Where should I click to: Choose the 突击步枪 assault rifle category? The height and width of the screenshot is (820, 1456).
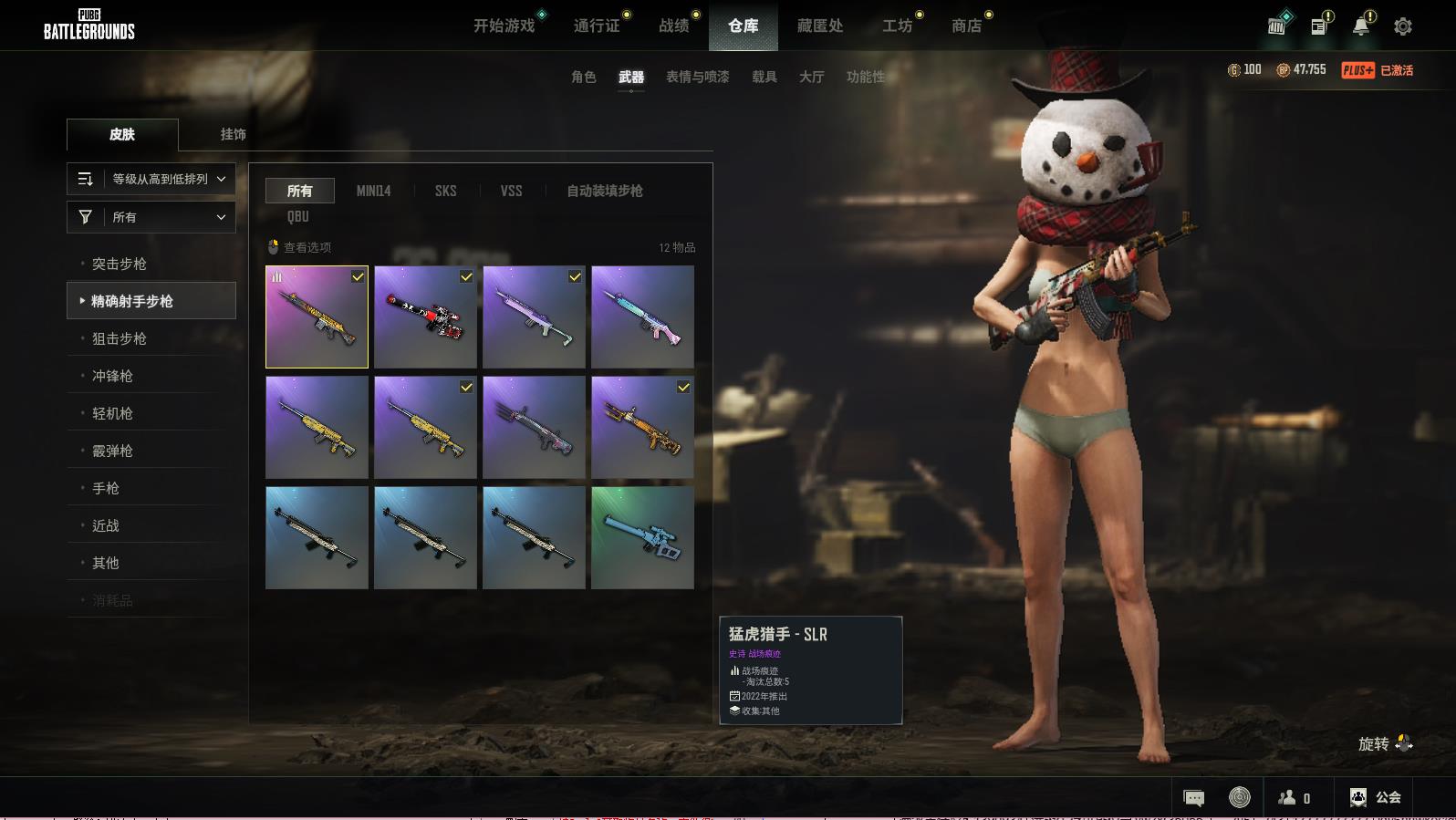point(120,264)
